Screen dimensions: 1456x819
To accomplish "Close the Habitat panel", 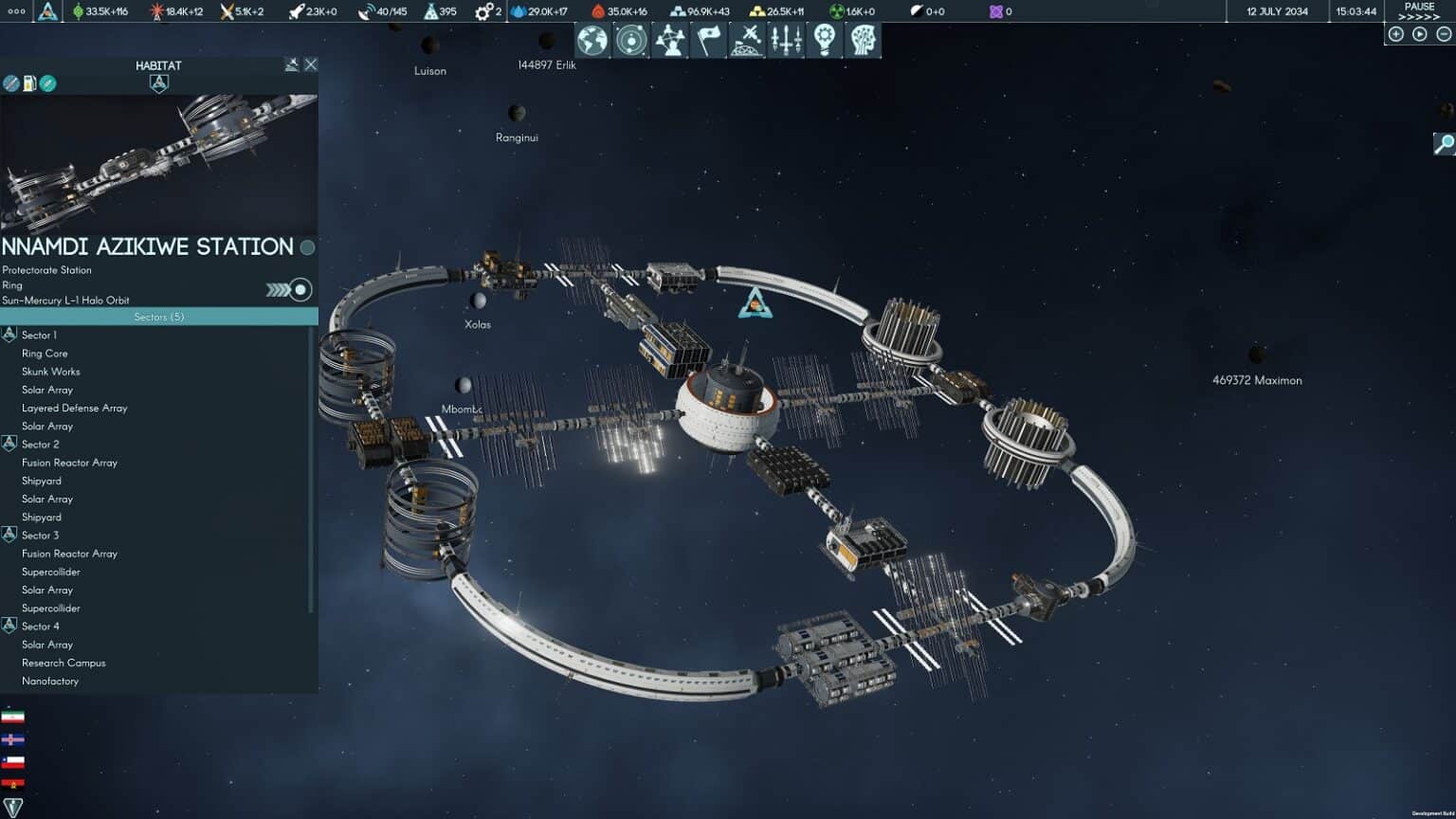I will pos(311,64).
